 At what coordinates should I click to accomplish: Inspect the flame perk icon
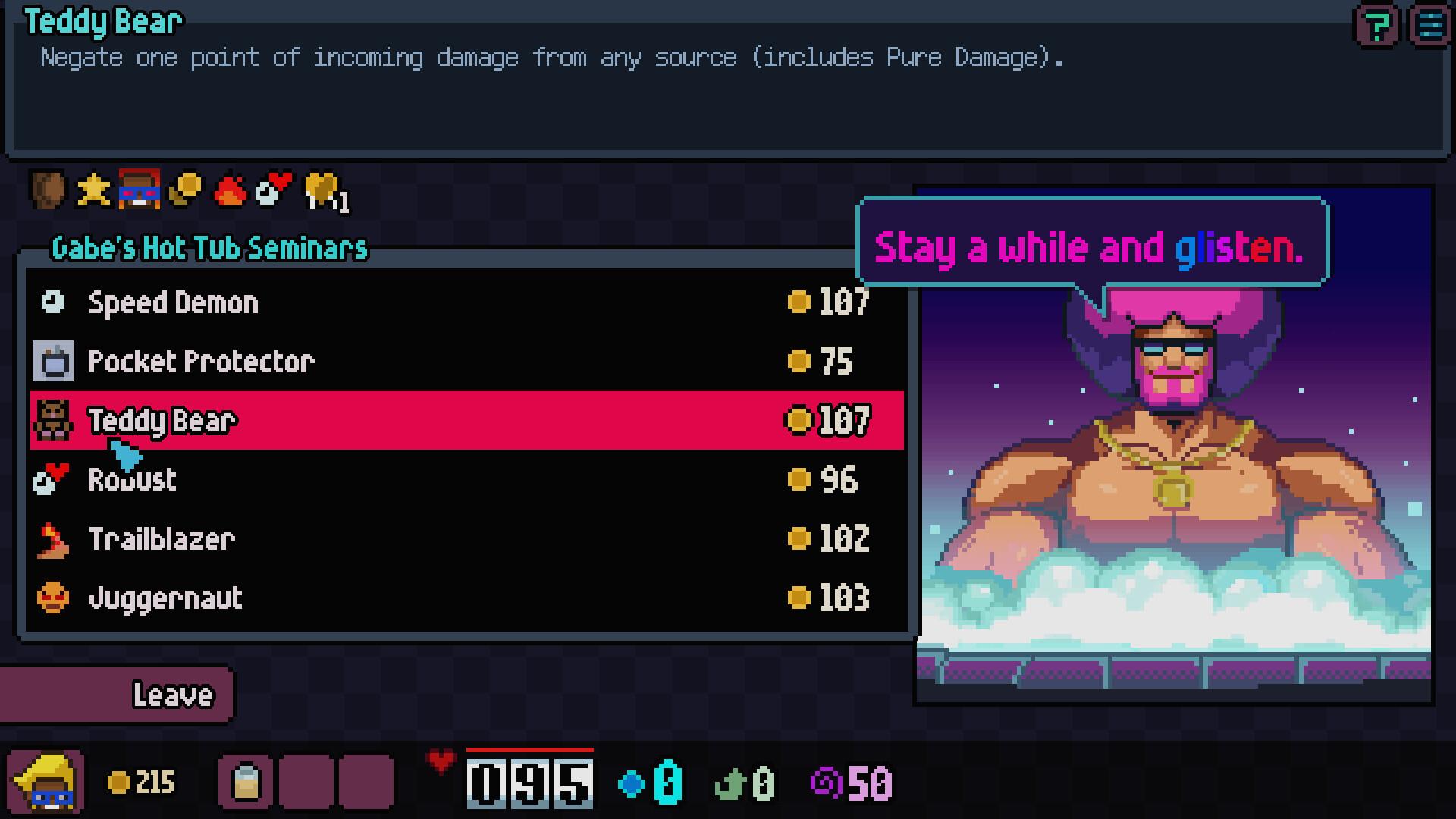pos(231,190)
